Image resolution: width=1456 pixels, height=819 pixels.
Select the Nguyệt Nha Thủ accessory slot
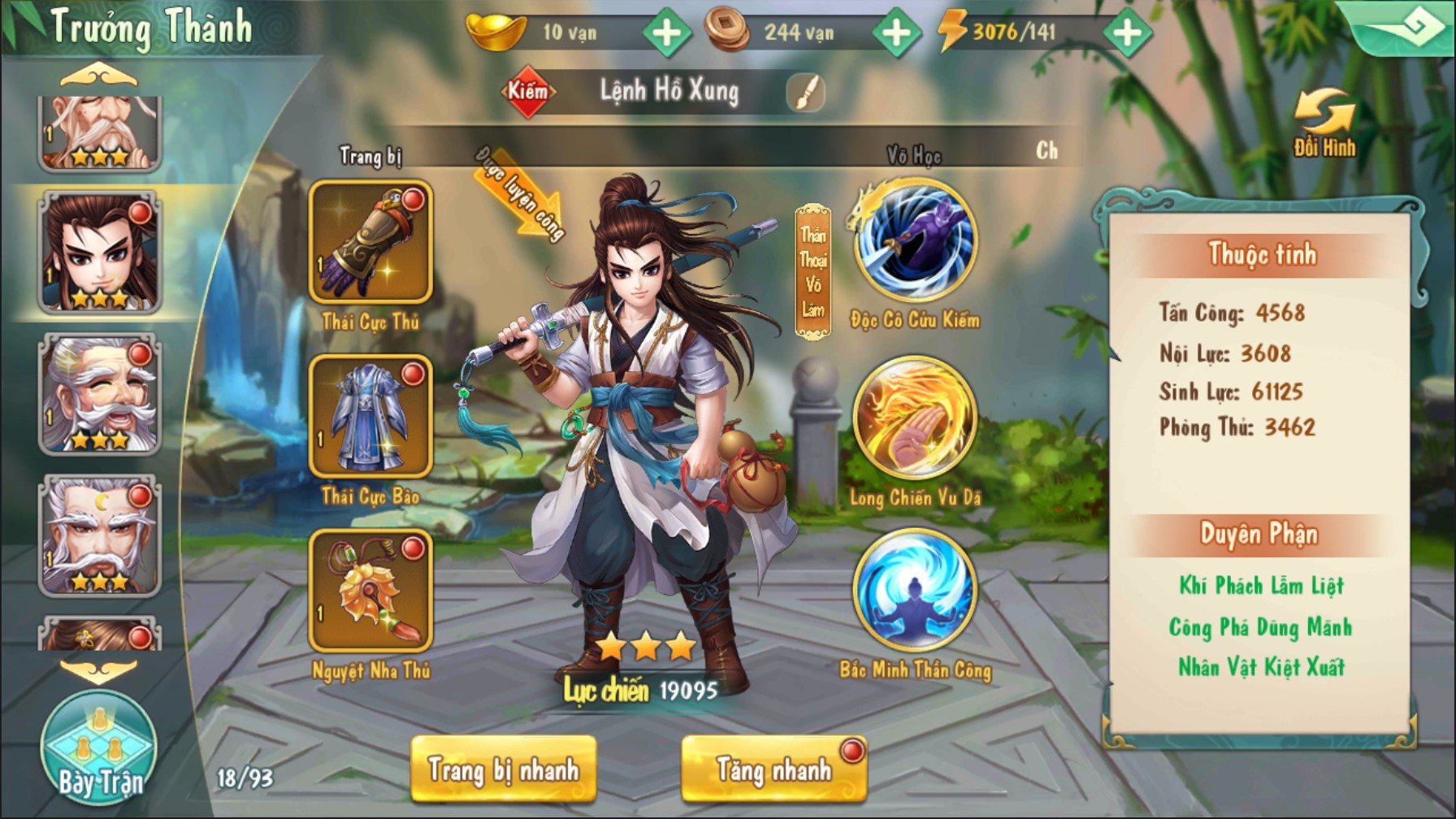click(x=370, y=591)
